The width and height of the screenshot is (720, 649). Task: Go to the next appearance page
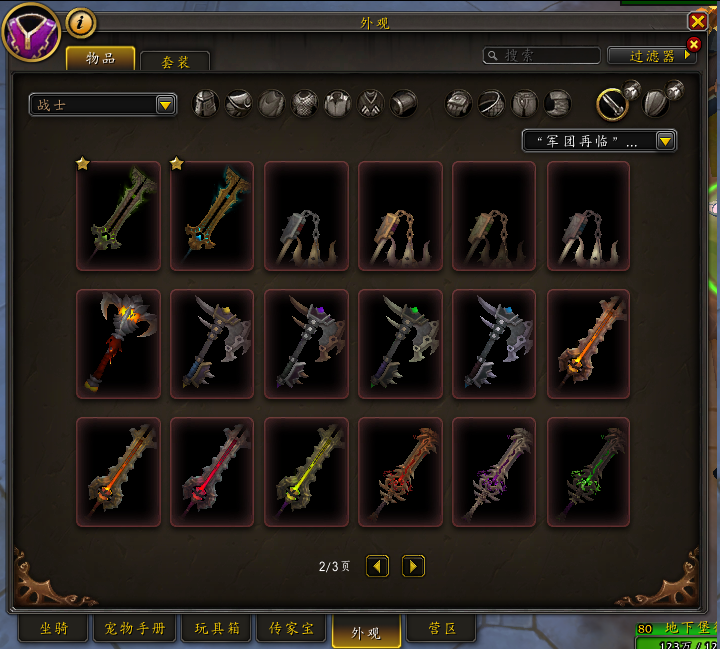tap(413, 567)
